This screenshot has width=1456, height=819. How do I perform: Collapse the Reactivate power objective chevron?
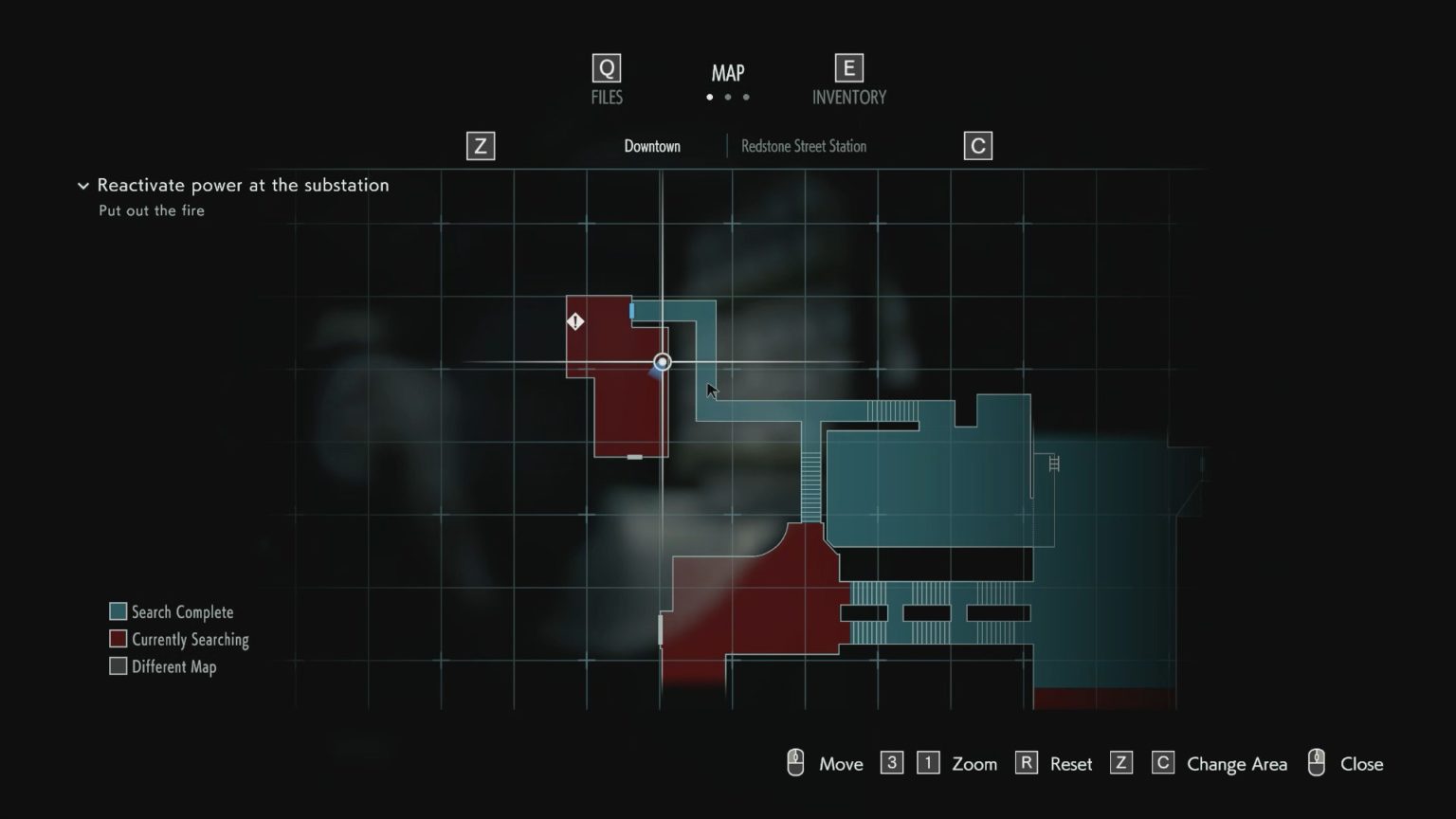[x=82, y=186]
